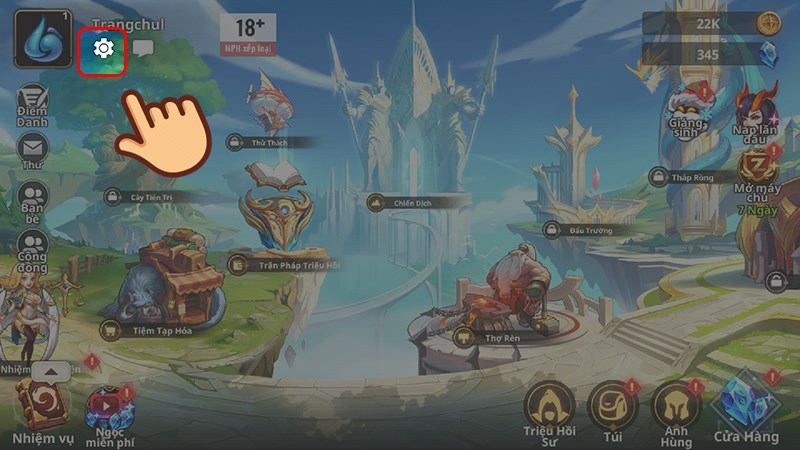Screen dimensions: 800x450
Task: Claim Ngọc miễn phí free gems
Action: 108,412
